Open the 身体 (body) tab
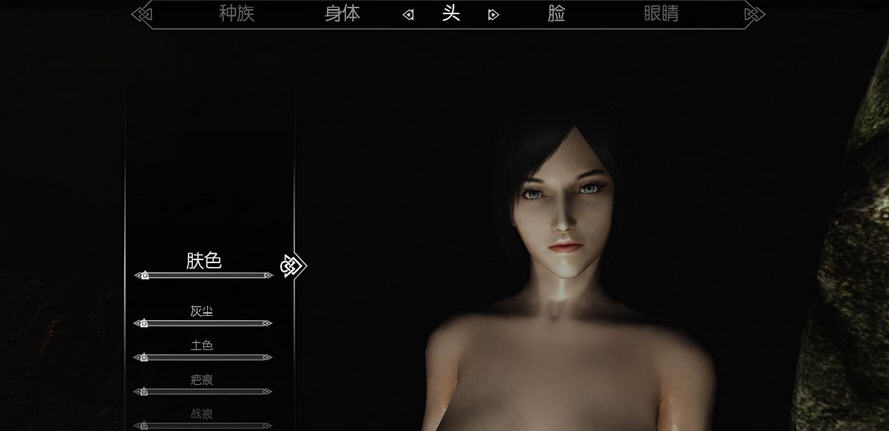Screen dimensions: 889x431 342,14
